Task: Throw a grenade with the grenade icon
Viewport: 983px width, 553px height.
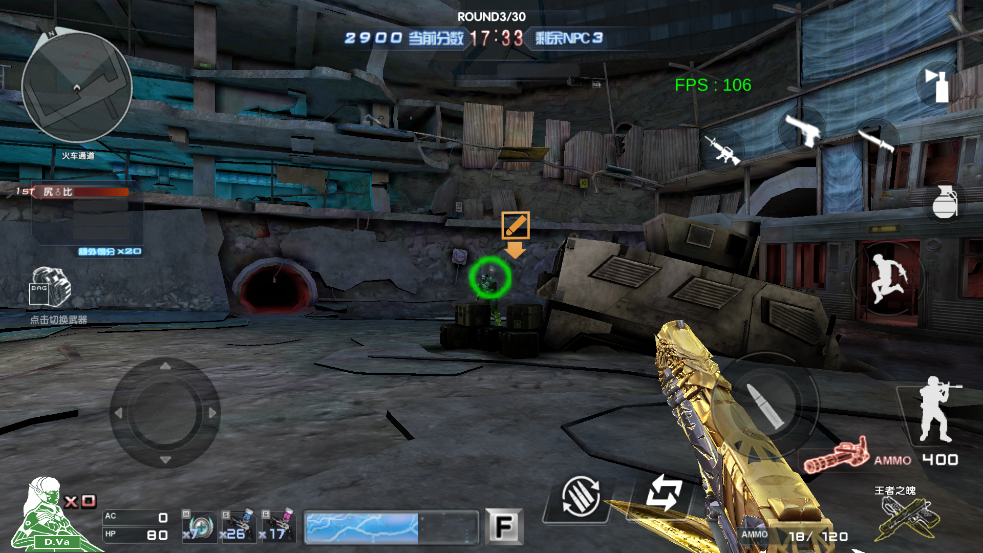Action: tap(944, 201)
